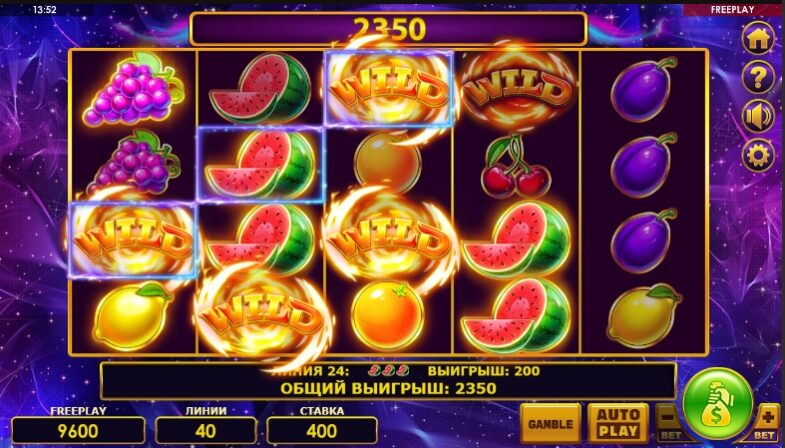Image resolution: width=785 pixels, height=448 pixels.
Task: Toggle the sound speaker icon
Action: (757, 117)
